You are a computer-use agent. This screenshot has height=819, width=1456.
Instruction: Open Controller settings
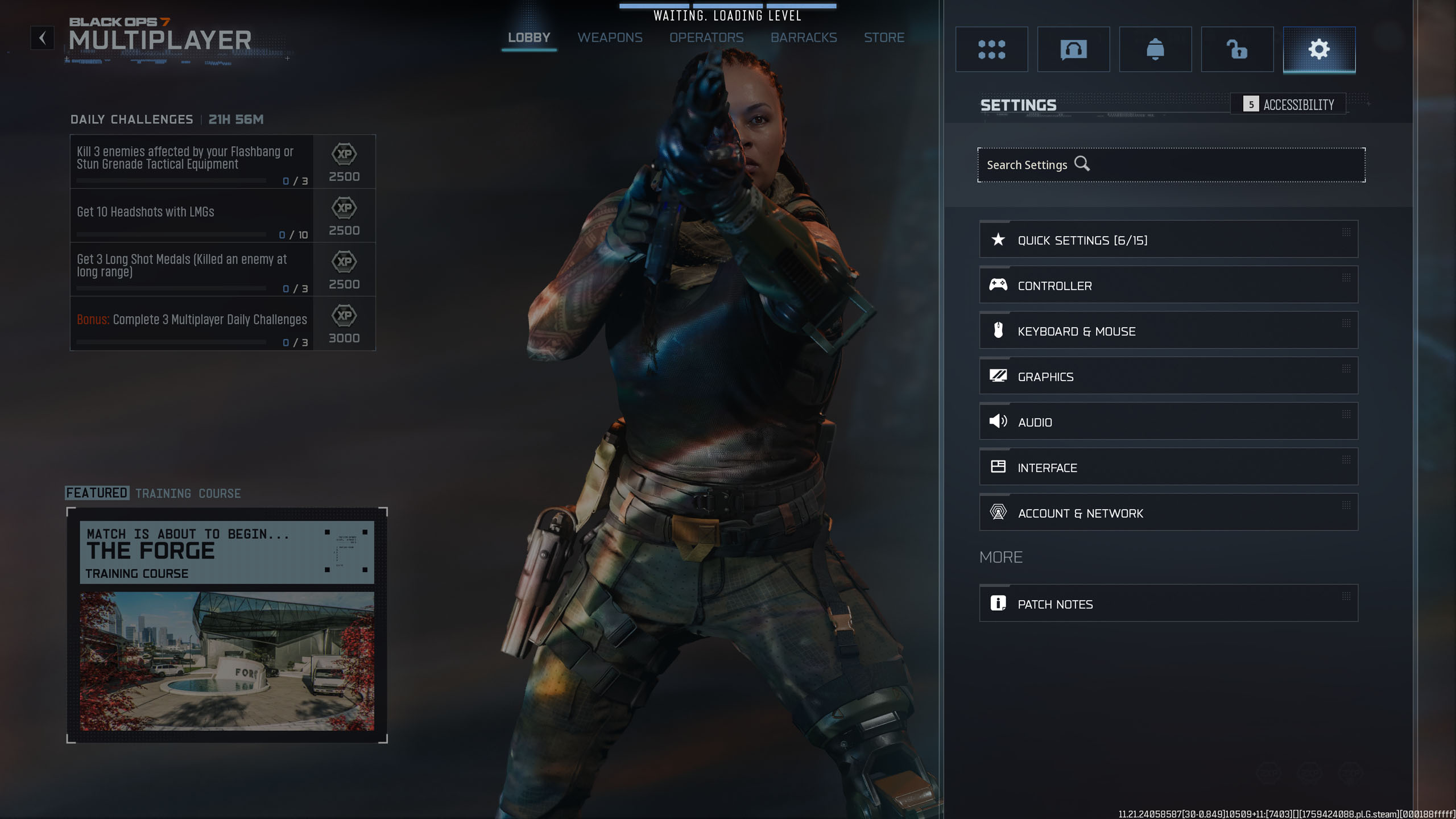pyautogui.click(x=1168, y=285)
